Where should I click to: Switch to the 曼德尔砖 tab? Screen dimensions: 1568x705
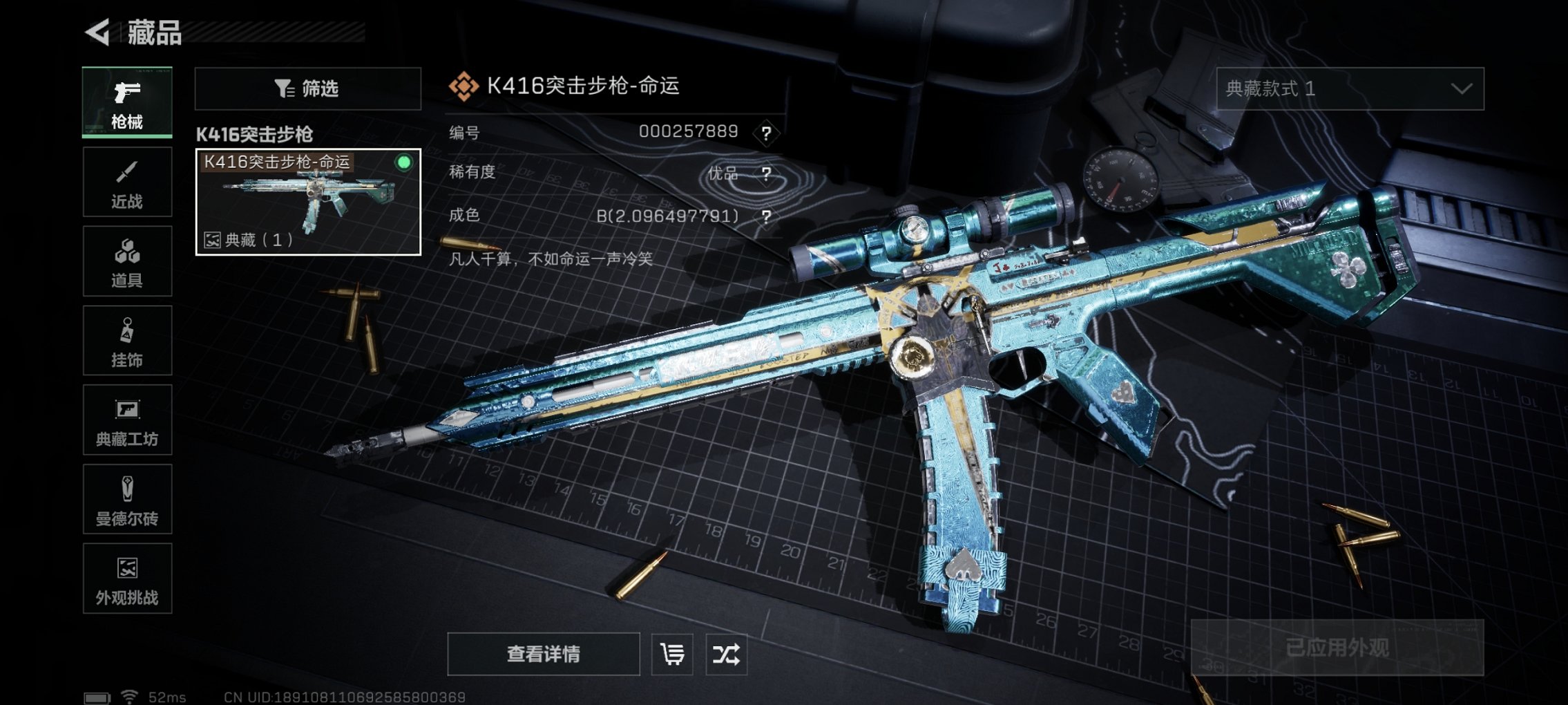pos(127,499)
